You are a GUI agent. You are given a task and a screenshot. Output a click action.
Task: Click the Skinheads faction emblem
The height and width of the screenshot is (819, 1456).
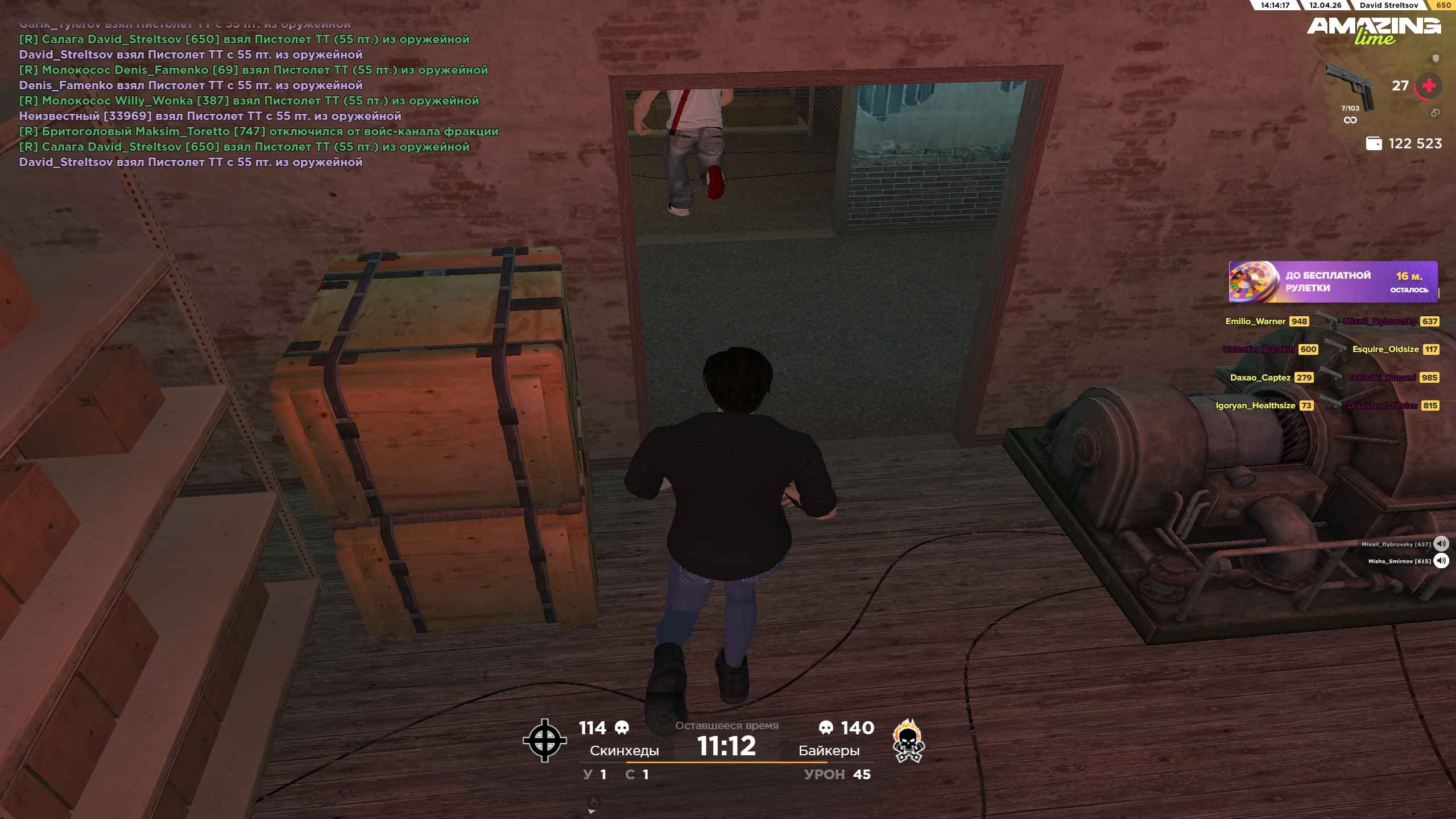(544, 740)
